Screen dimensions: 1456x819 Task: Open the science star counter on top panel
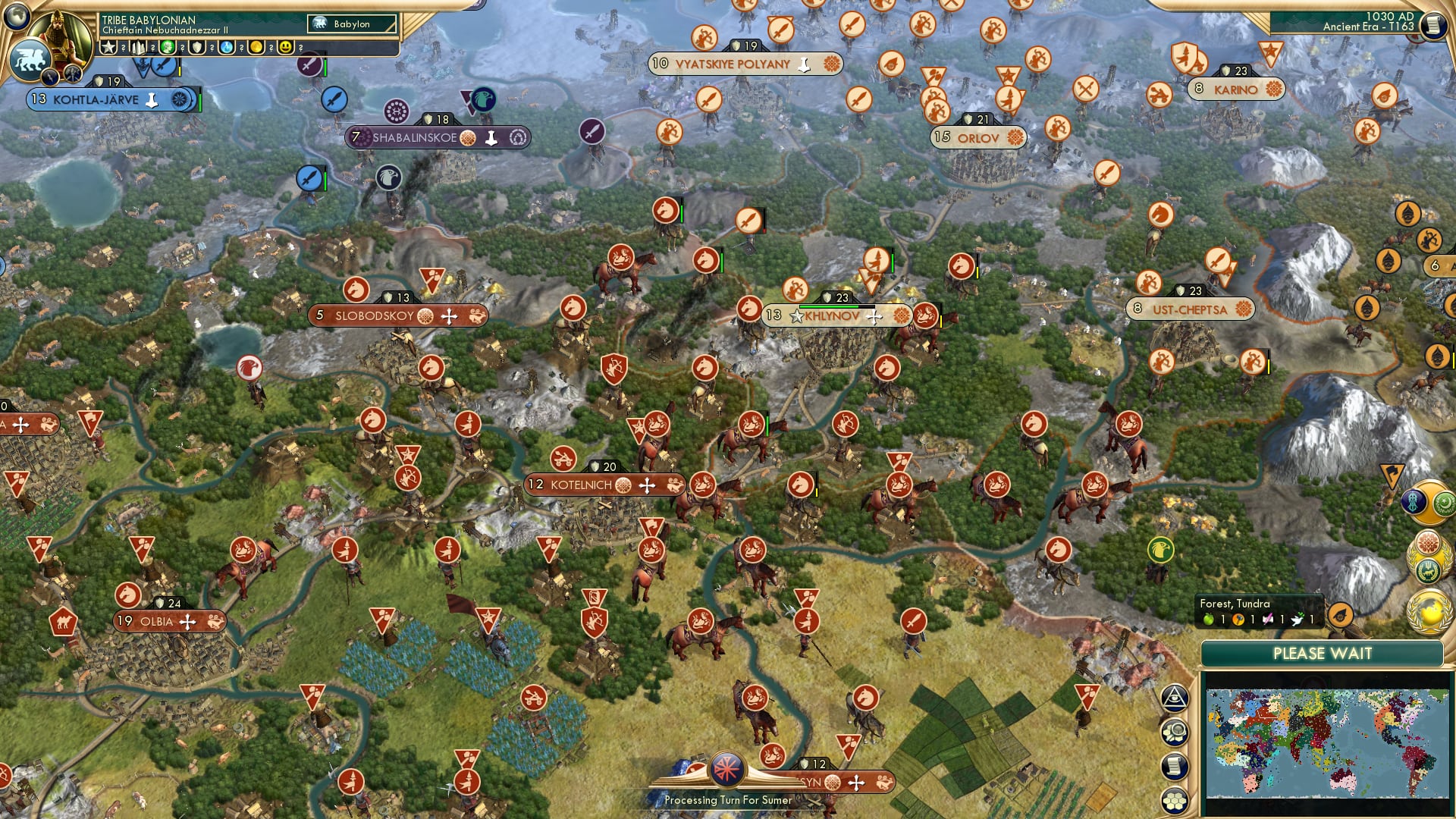[108, 47]
